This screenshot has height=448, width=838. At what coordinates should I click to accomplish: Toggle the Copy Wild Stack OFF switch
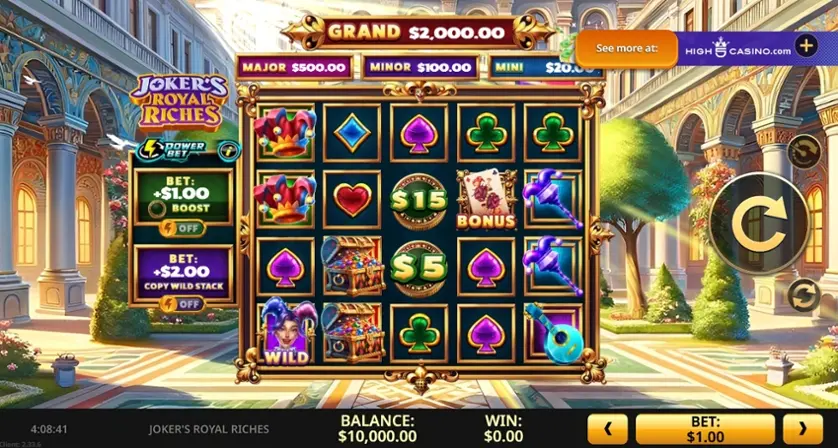tap(183, 304)
